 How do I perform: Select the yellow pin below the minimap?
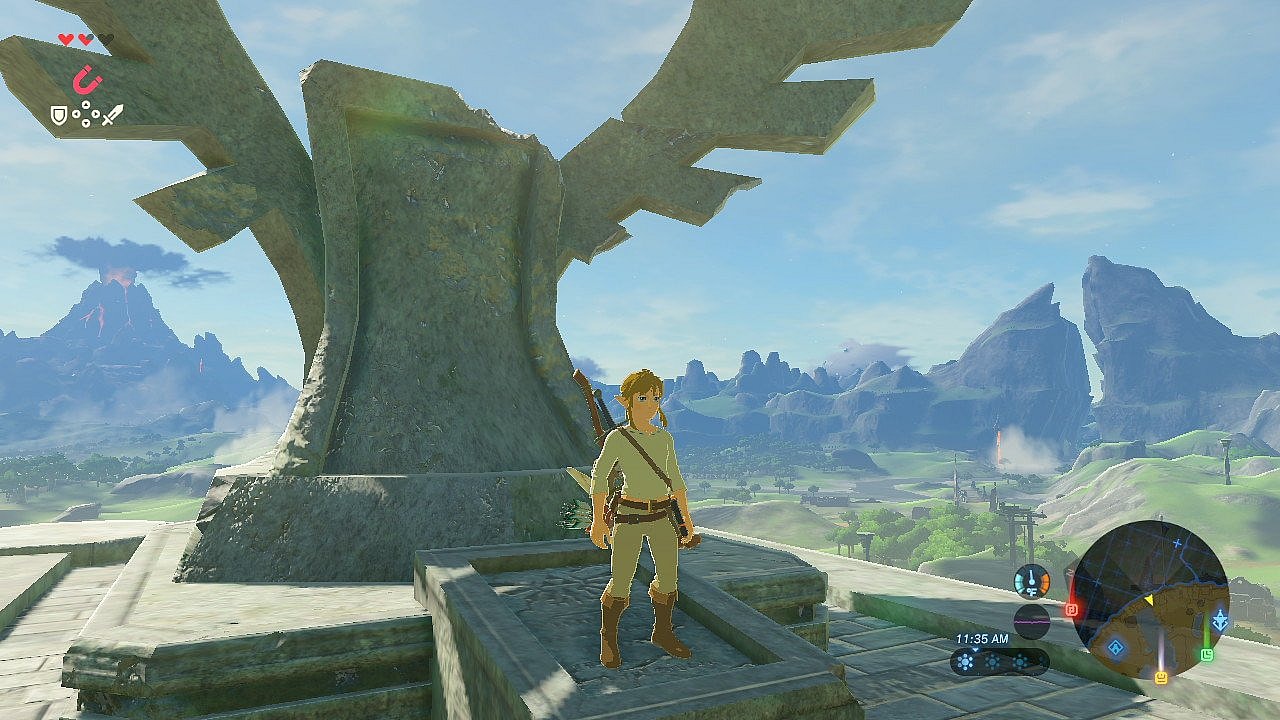(x=1161, y=677)
